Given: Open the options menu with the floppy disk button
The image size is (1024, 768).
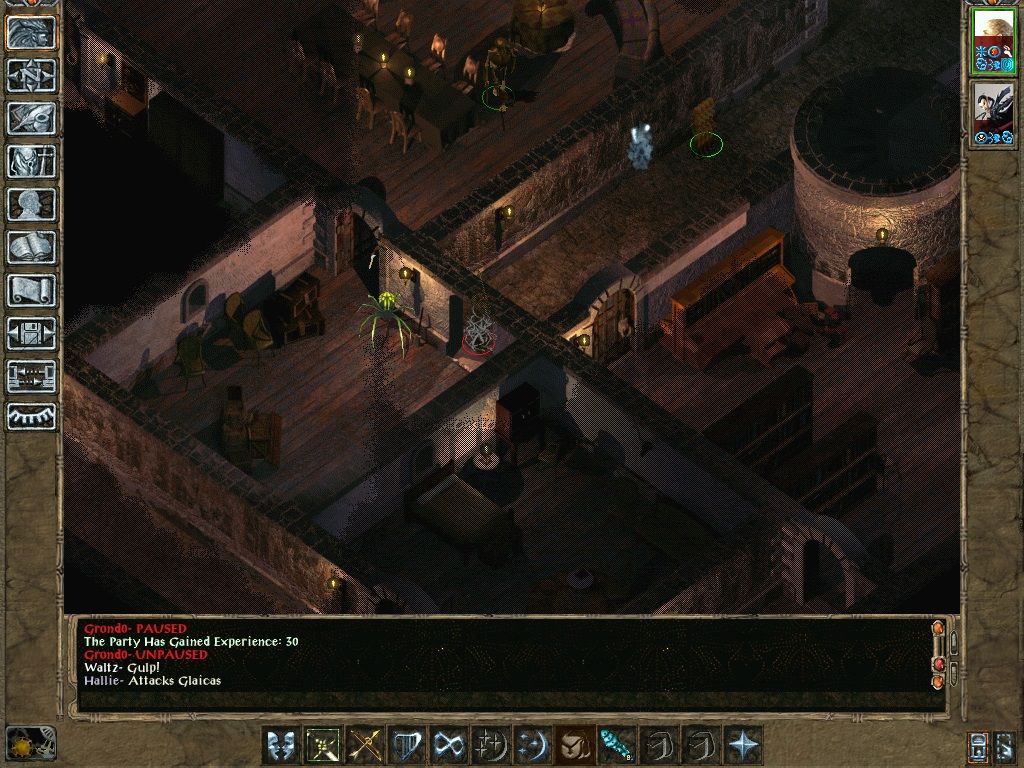Looking at the screenshot, I should [x=31, y=333].
